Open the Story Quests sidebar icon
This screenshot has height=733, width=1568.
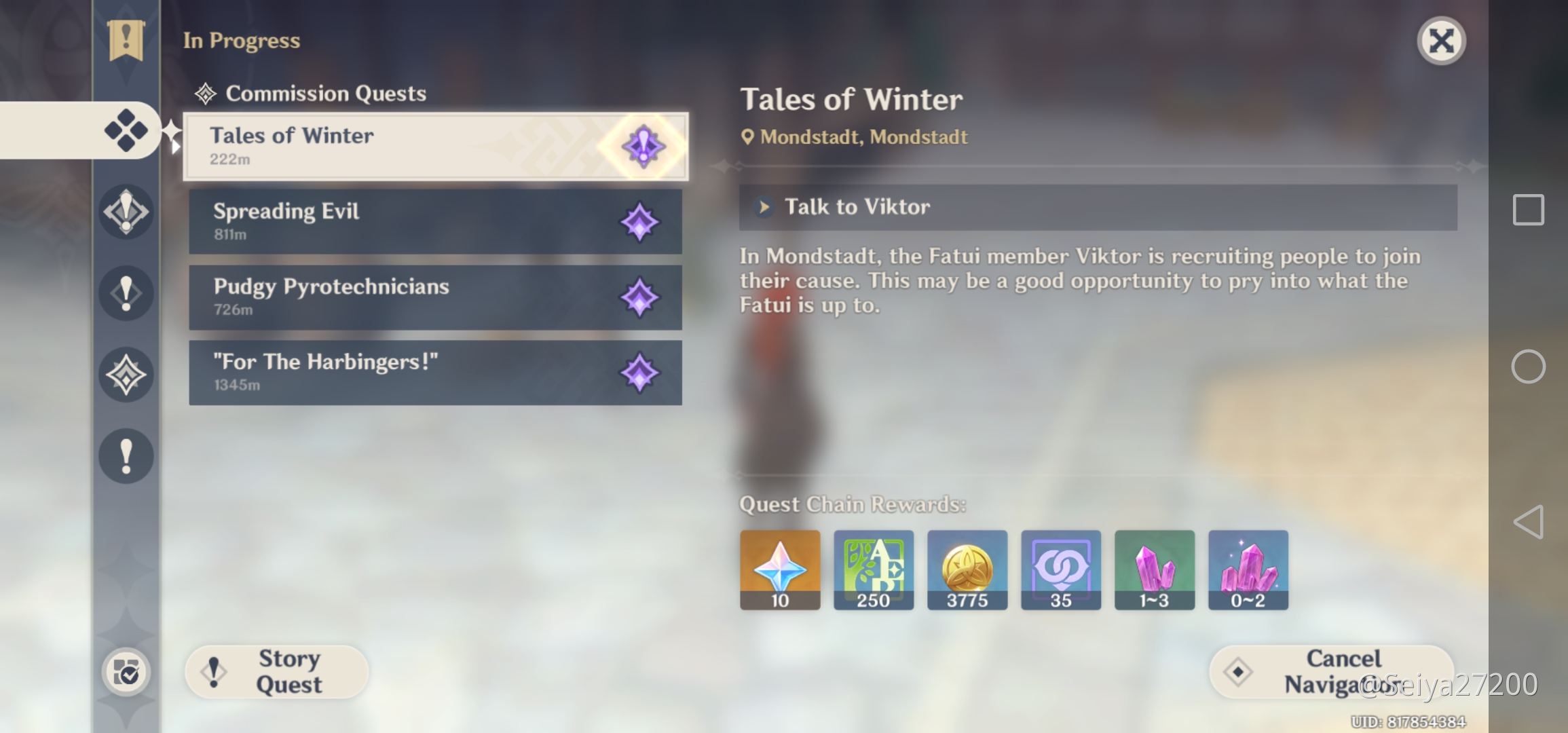coord(126,293)
